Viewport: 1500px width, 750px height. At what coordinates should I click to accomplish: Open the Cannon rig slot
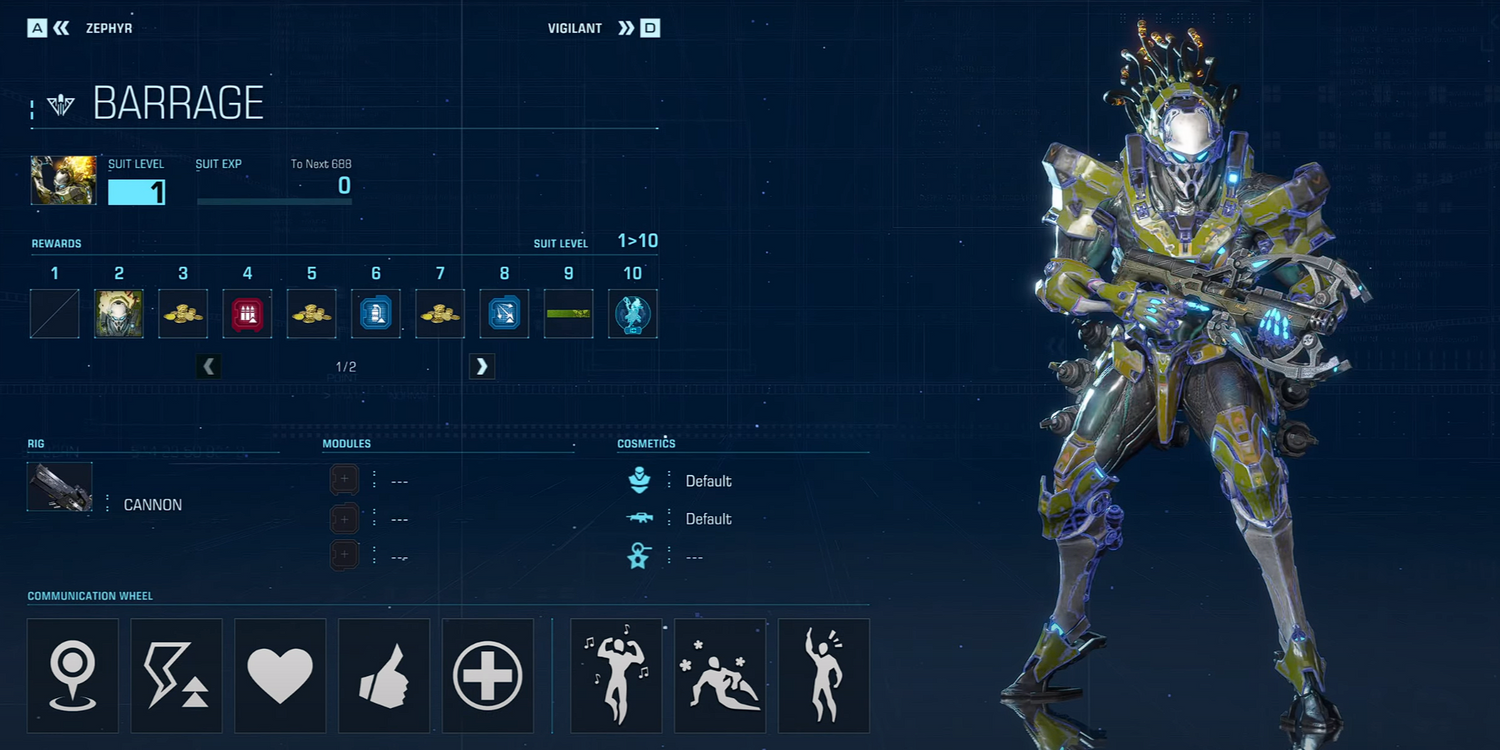[x=60, y=487]
